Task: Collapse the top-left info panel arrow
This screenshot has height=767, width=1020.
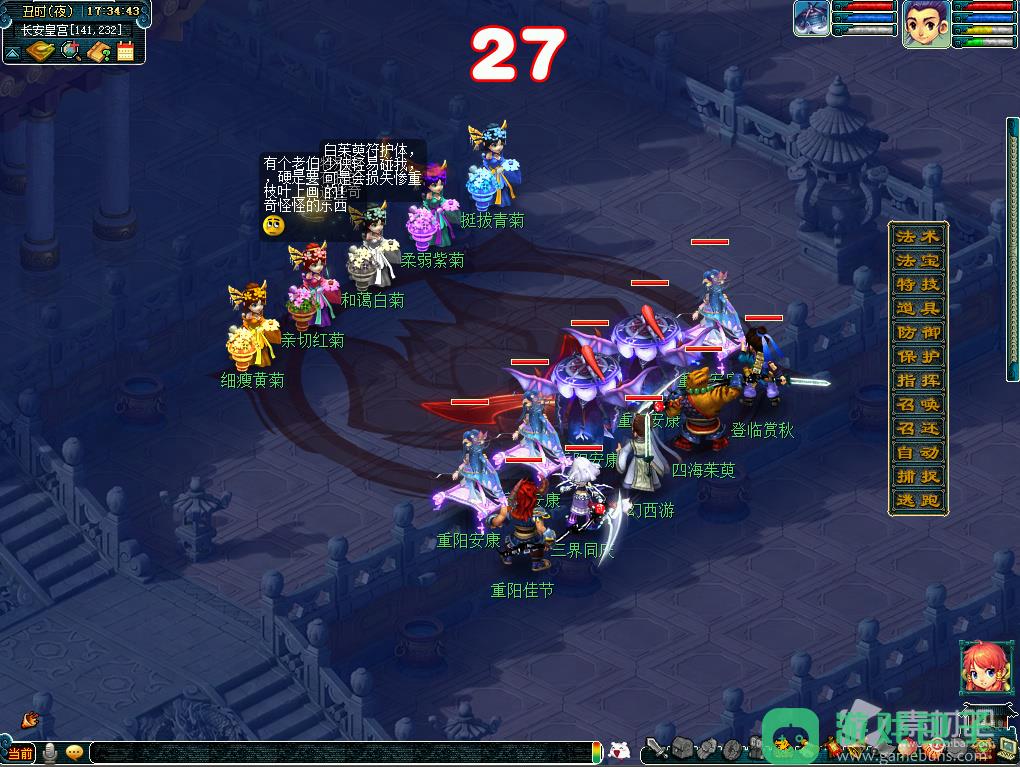Action: point(12,51)
